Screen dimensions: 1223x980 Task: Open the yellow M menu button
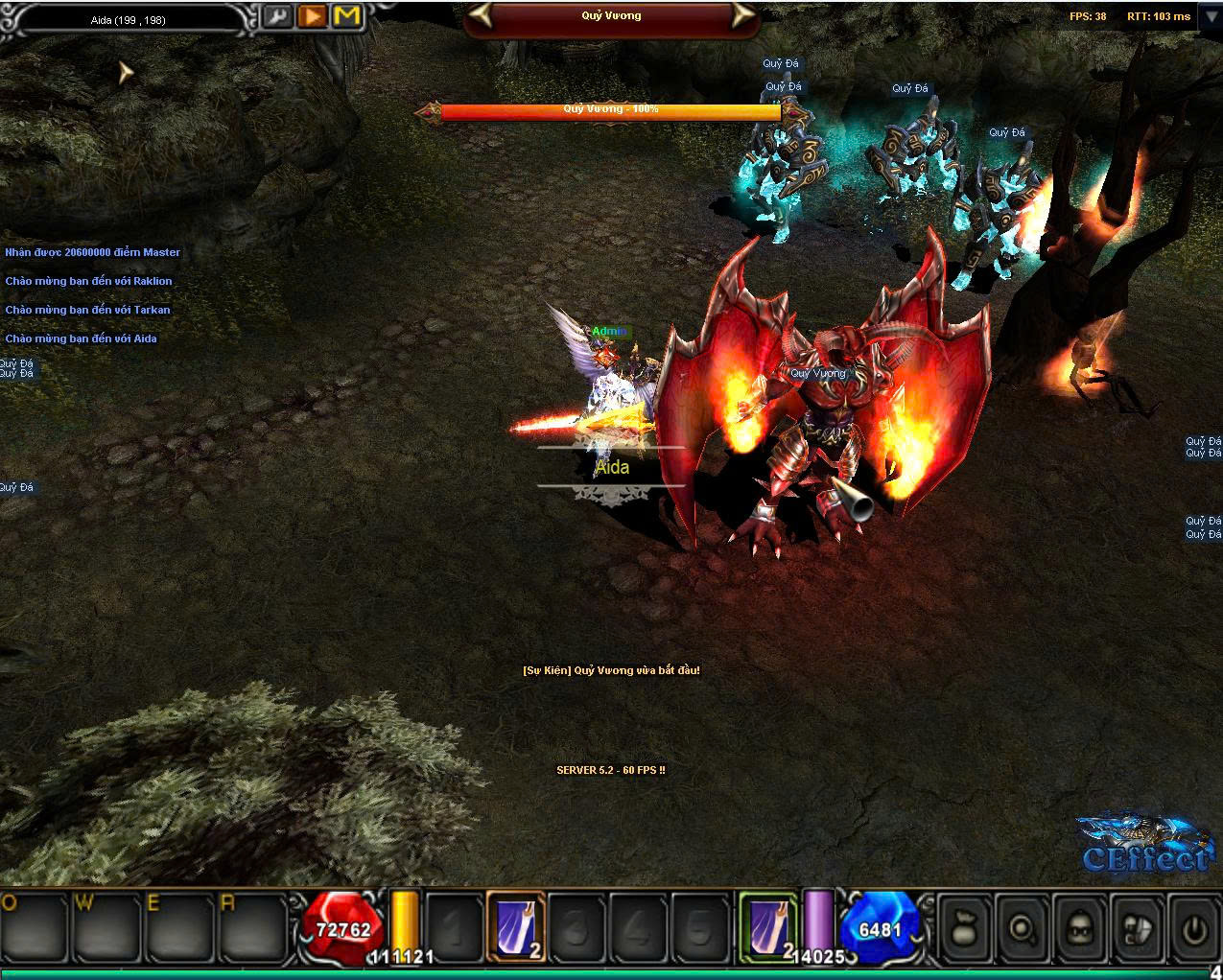click(x=346, y=16)
